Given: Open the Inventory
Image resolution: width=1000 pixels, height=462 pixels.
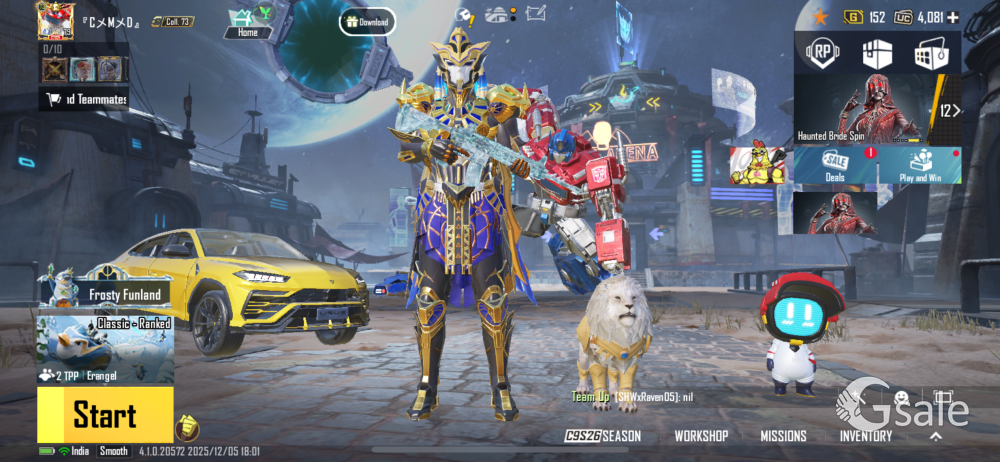Looking at the screenshot, I should tap(866, 436).
